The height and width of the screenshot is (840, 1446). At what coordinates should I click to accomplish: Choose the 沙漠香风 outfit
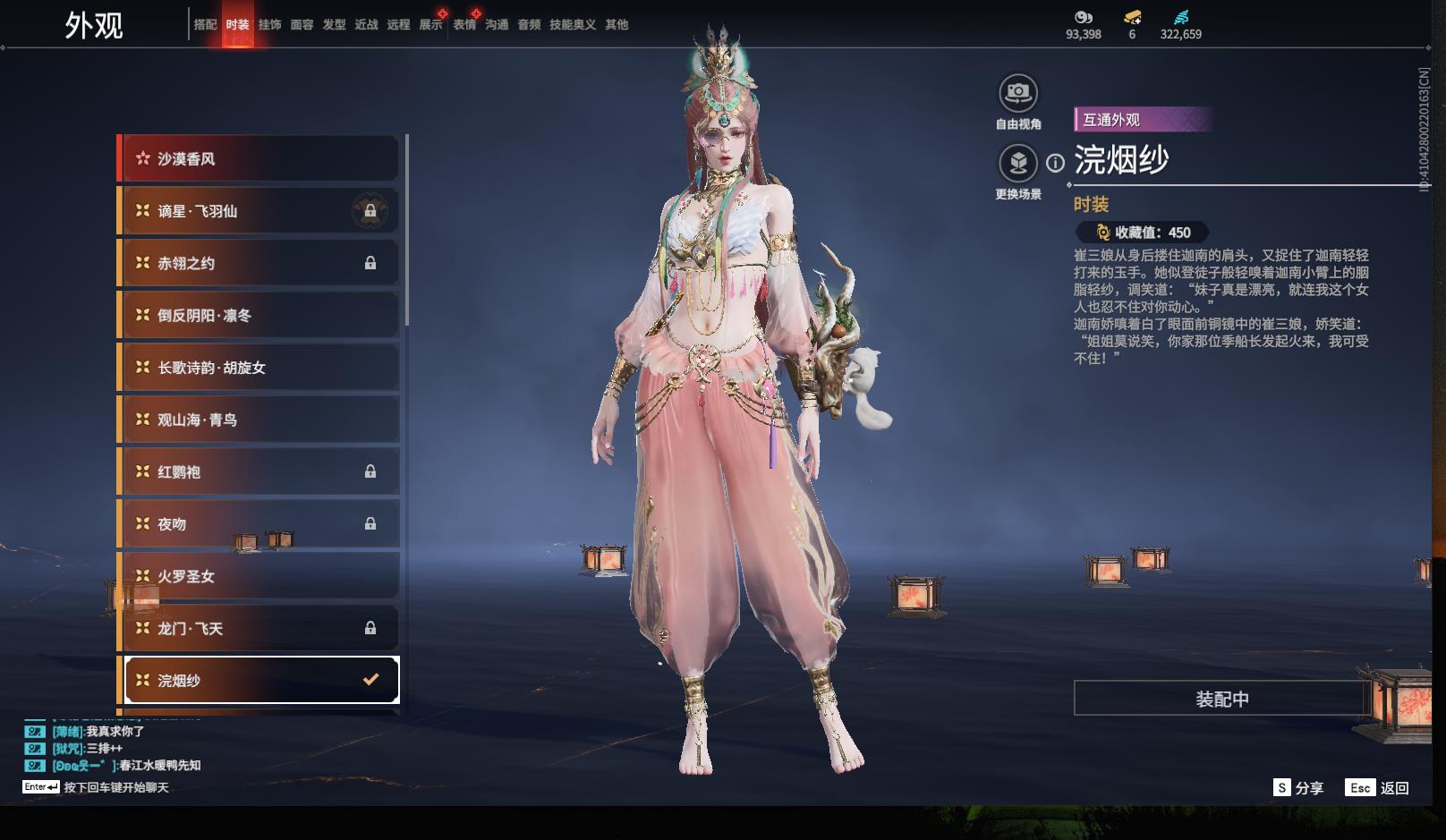click(x=259, y=159)
